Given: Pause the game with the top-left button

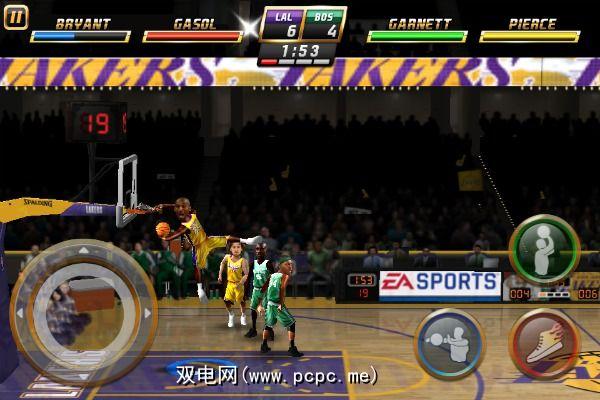Looking at the screenshot, I should click(x=17, y=16).
